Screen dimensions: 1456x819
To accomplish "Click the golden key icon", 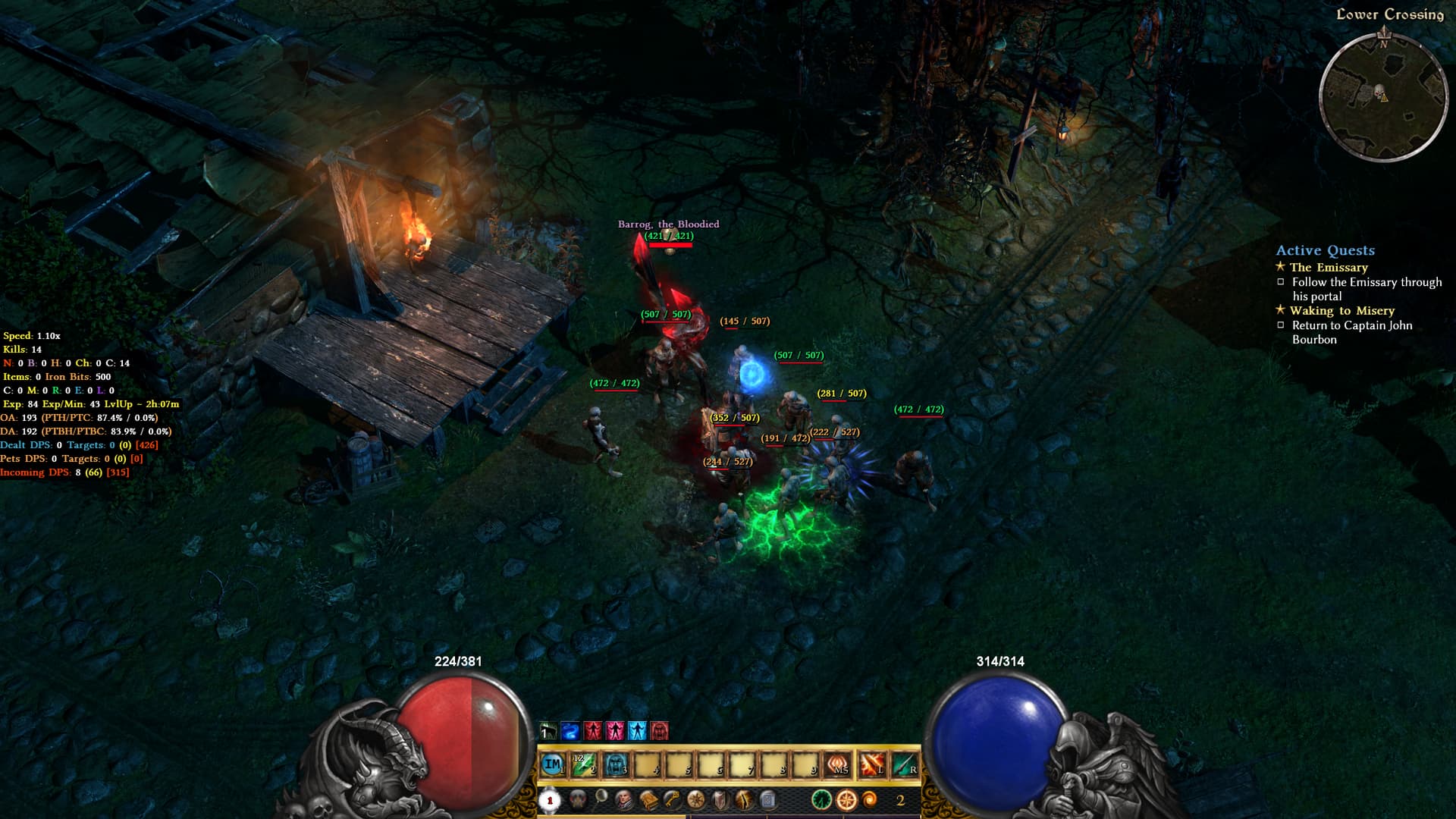I will point(672,799).
